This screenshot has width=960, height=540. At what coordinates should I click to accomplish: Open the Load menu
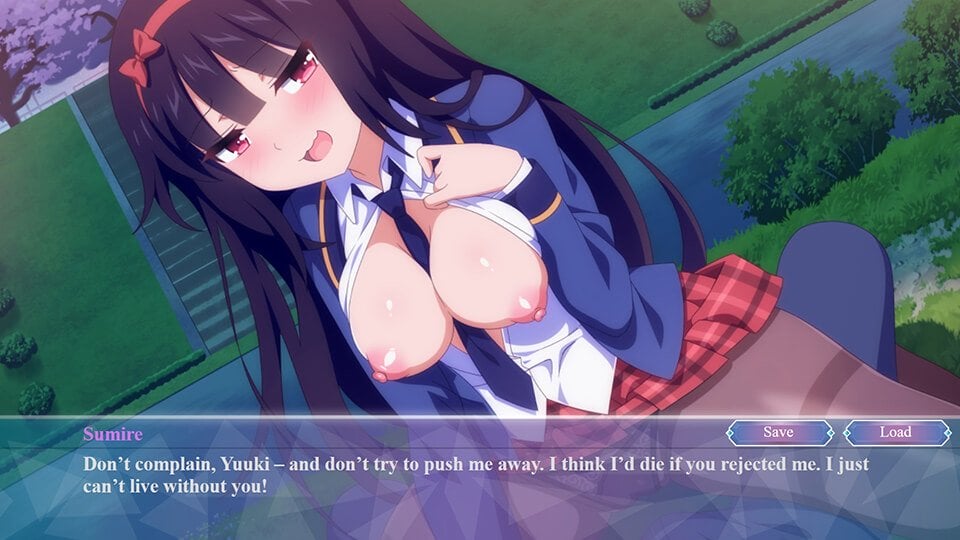tap(895, 432)
